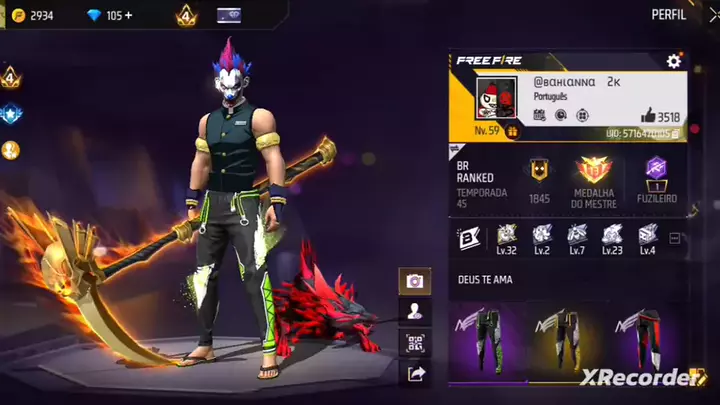Add diamonds with the plus button
Image resolution: width=720 pixels, height=405 pixels.
tap(128, 16)
